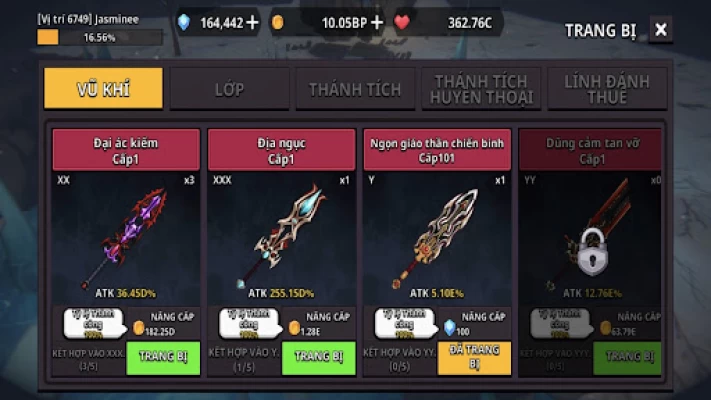711x400 pixels.
Task: Show the Thành Tích Huyền Thoại tab
Action: coord(481,89)
